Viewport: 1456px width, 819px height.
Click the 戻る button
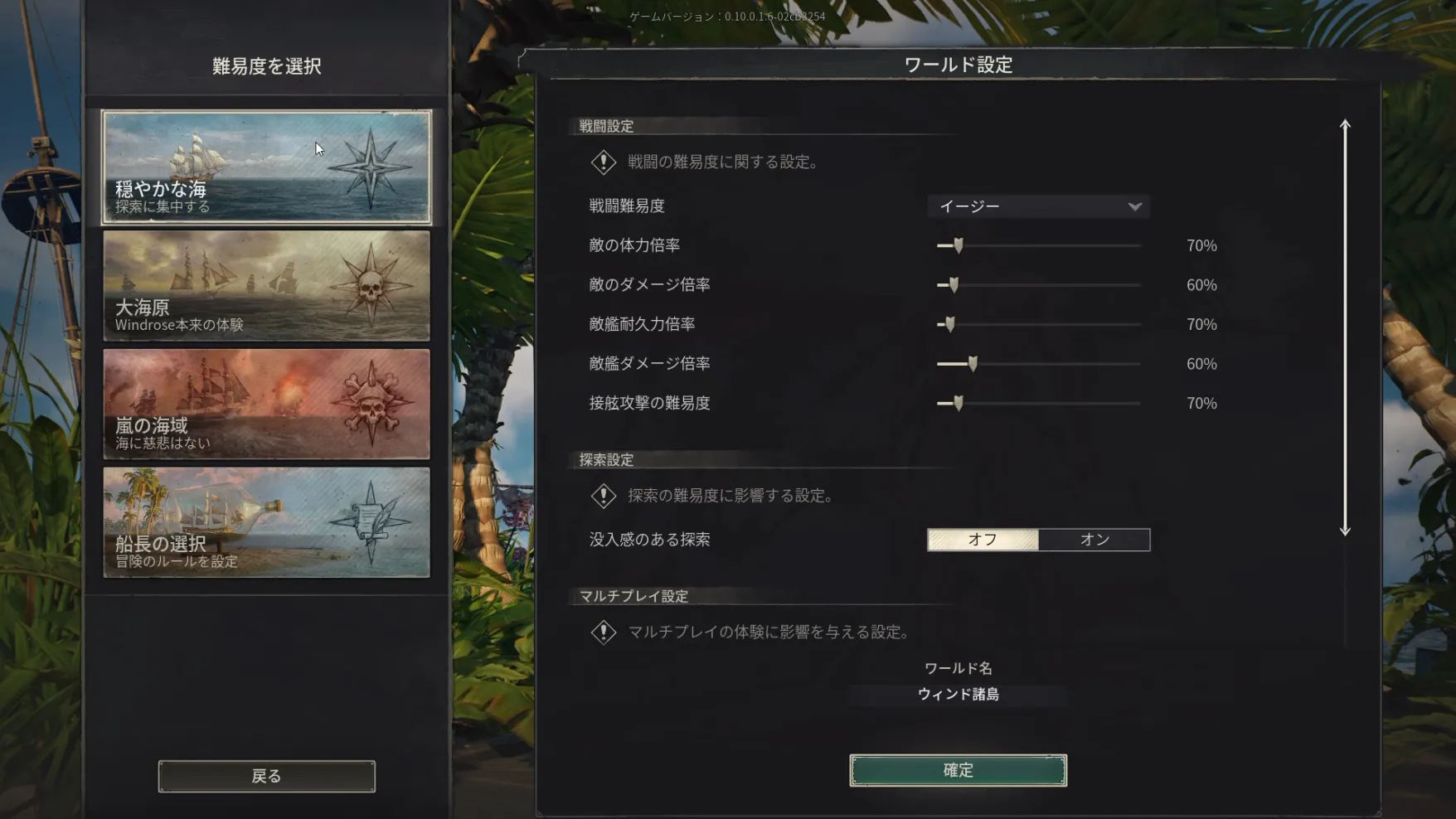(x=265, y=775)
